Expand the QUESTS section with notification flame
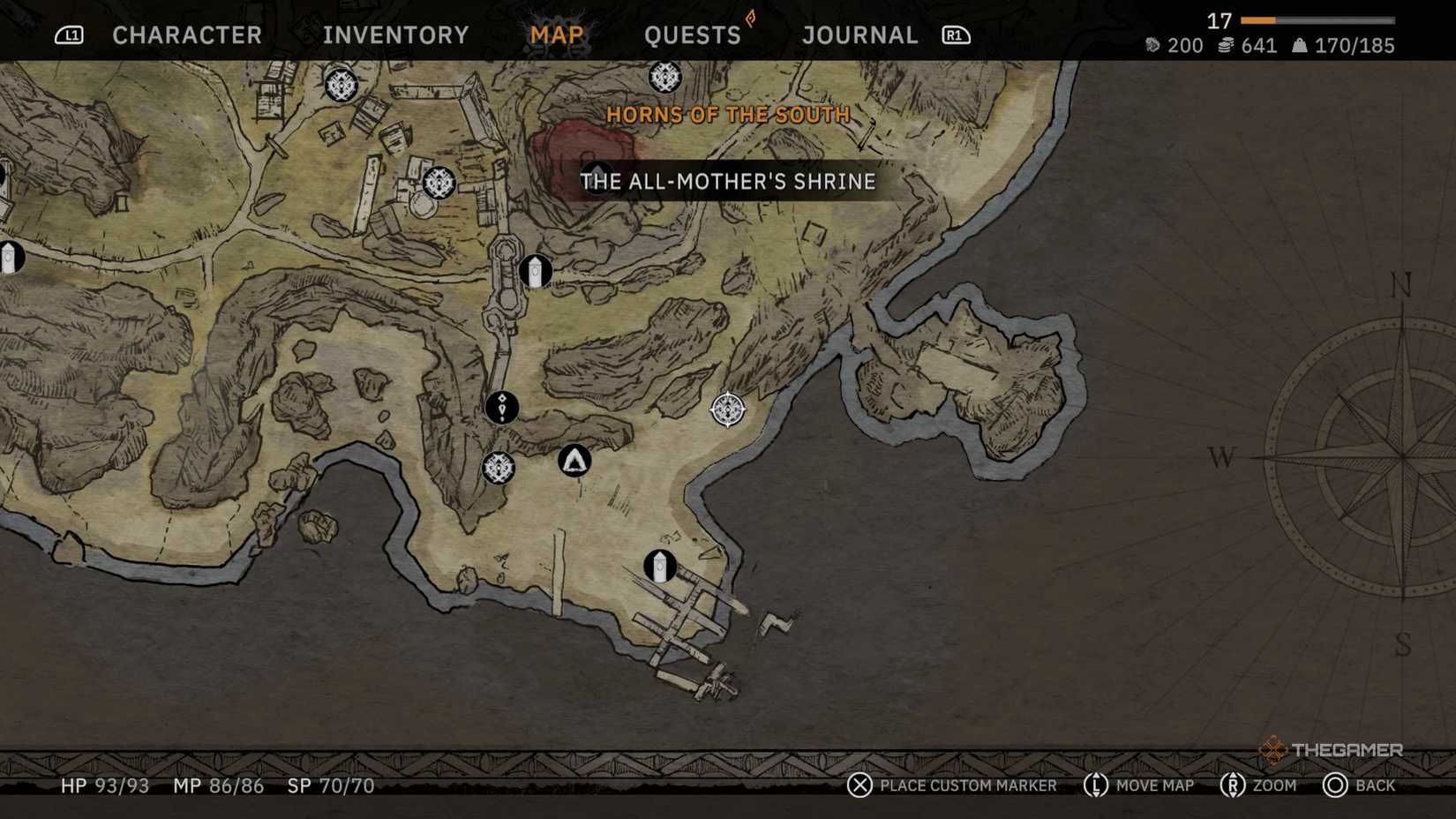Screen dimensions: 1456x819 click(694, 35)
